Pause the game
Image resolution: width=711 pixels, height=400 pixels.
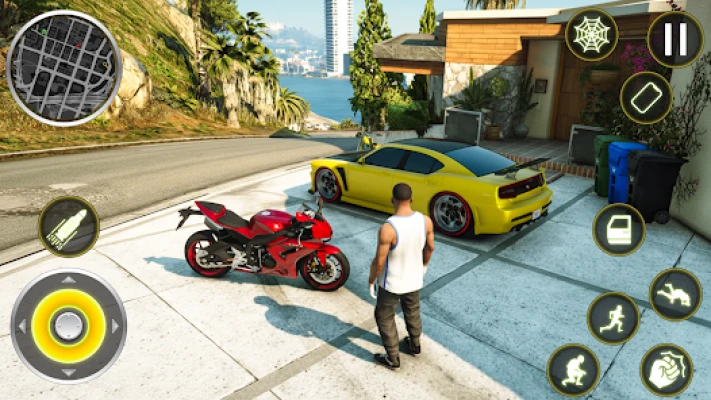[675, 39]
